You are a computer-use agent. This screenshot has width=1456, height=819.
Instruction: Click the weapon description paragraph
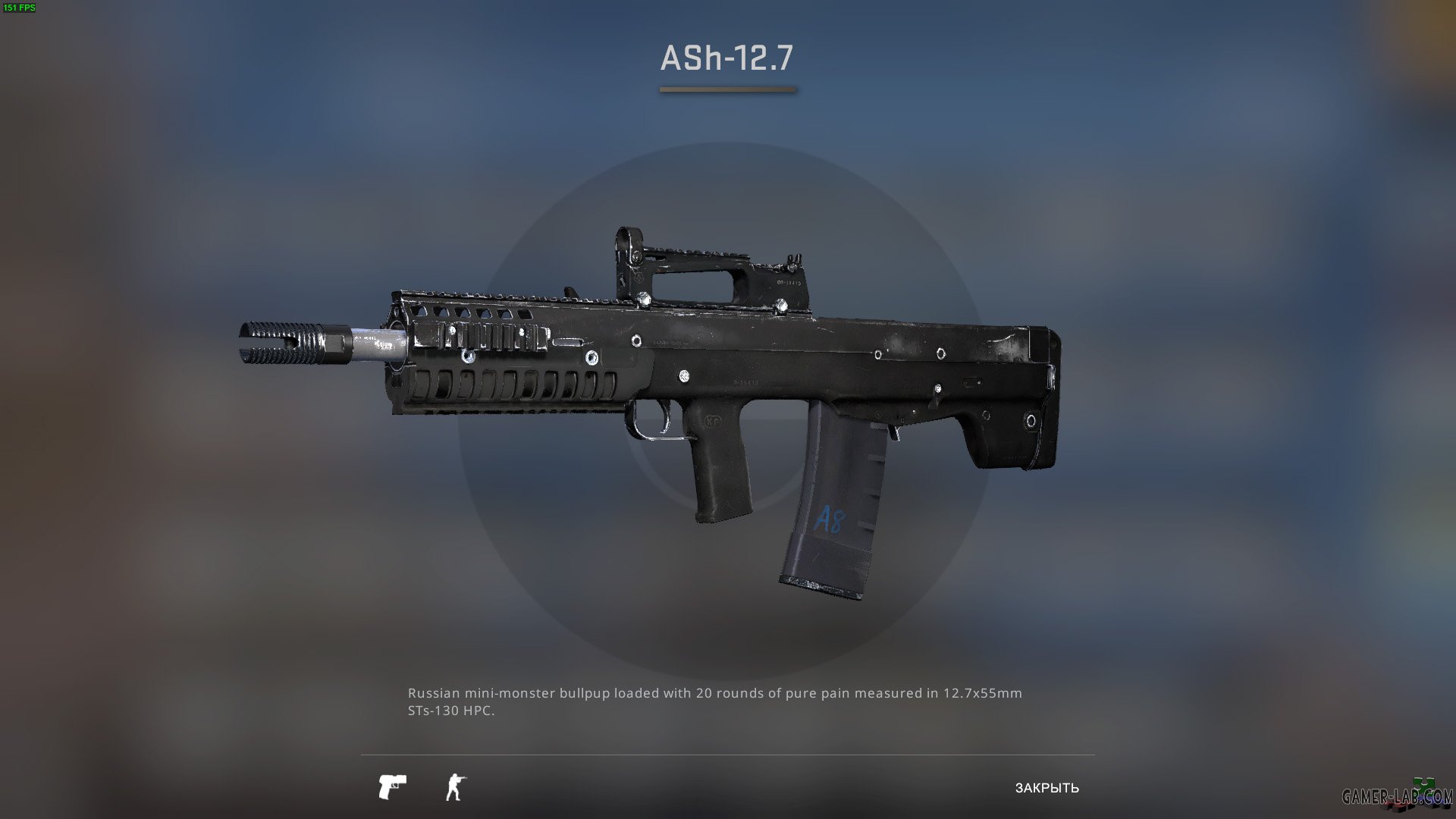(x=716, y=702)
